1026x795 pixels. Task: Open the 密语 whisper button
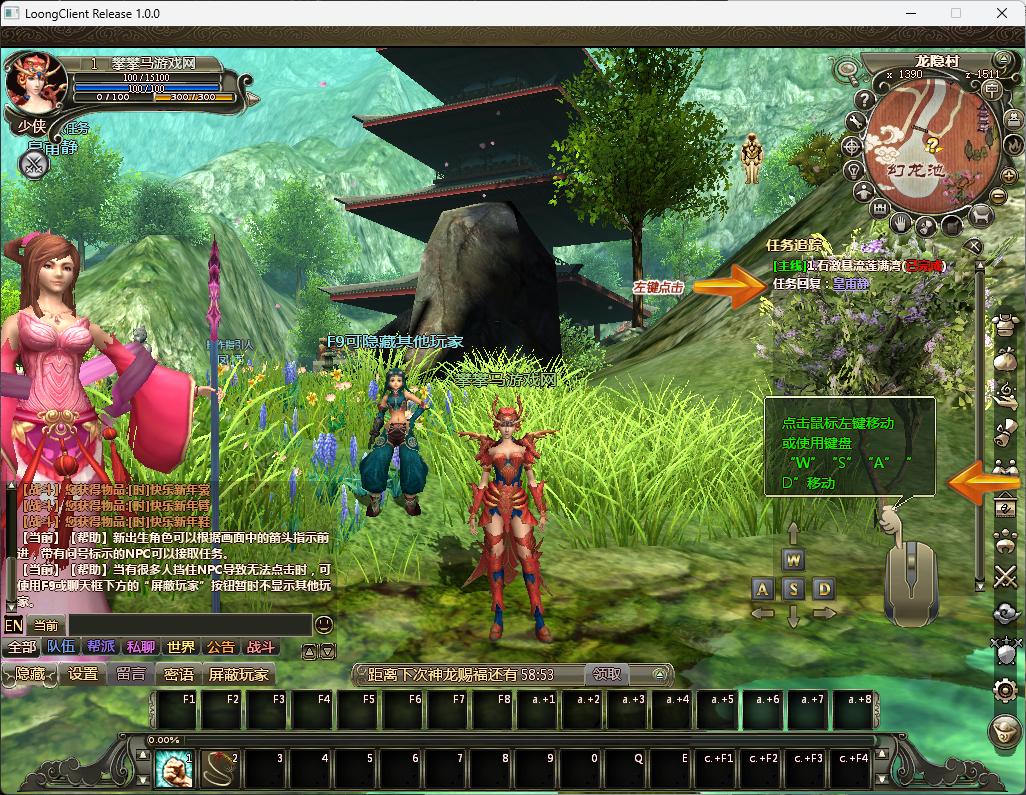point(179,675)
